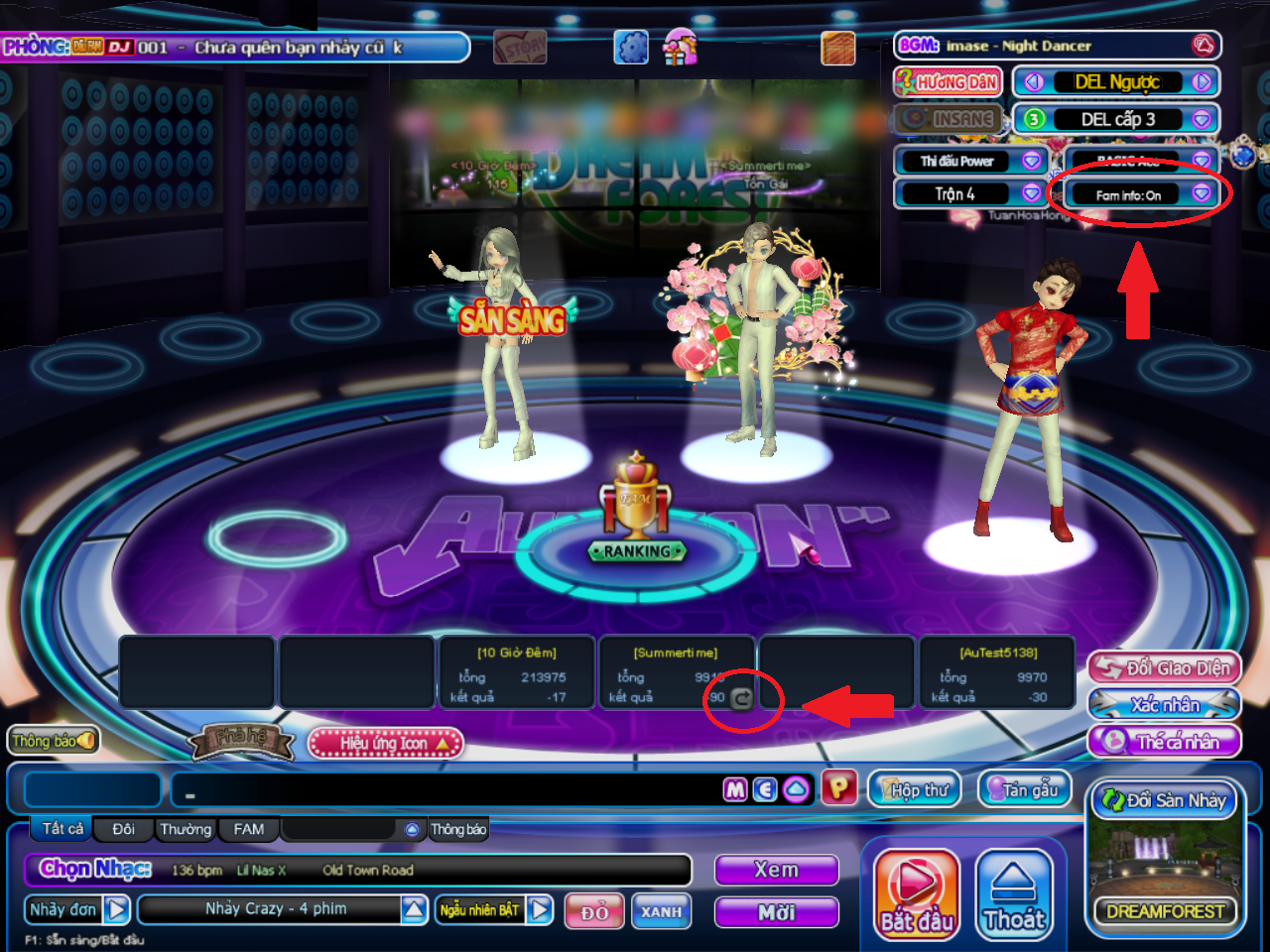Select the Đôi chat tab
The image size is (1270, 952).
coord(123,829)
